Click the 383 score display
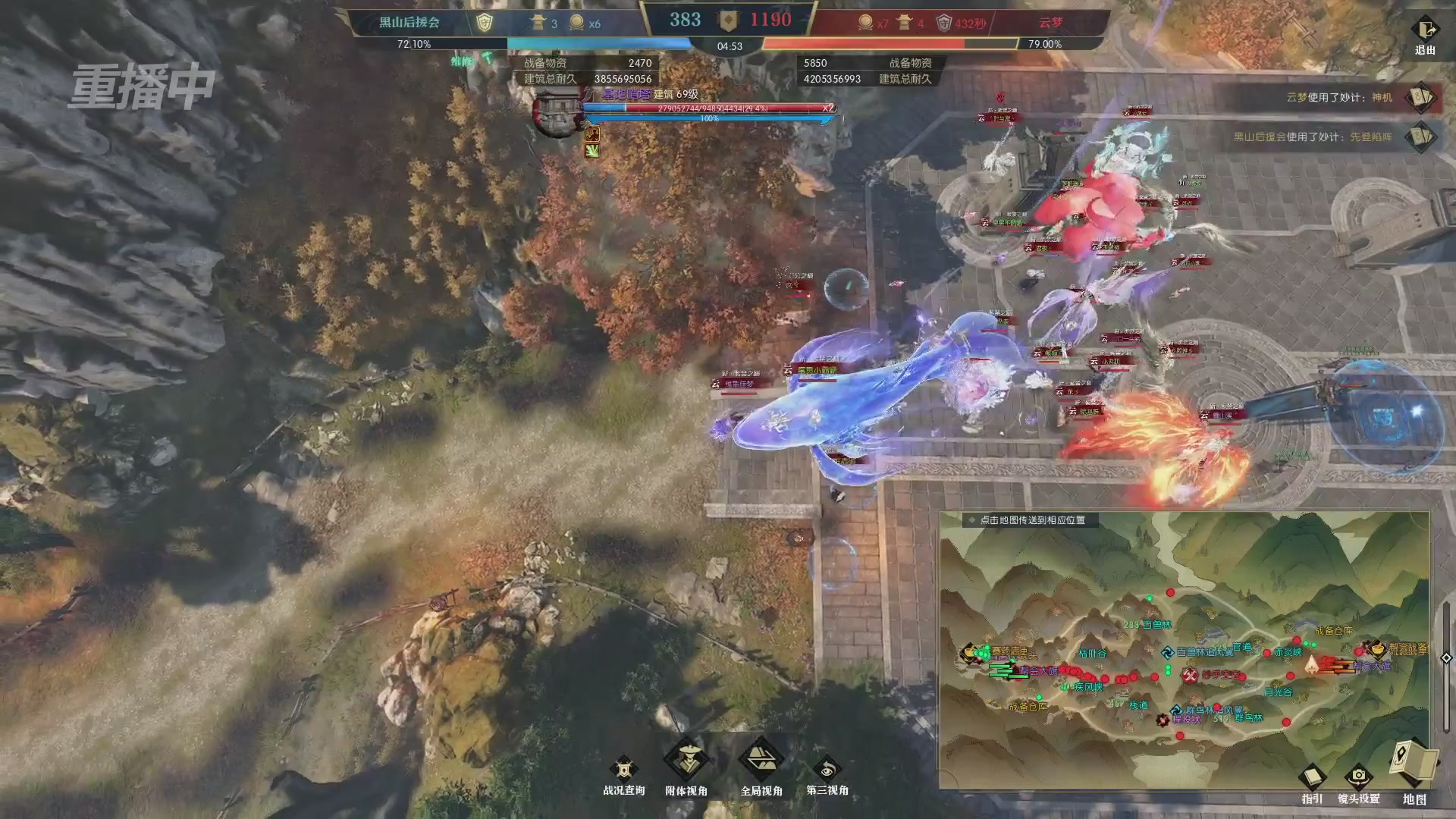The width and height of the screenshot is (1456, 819). pos(686,20)
